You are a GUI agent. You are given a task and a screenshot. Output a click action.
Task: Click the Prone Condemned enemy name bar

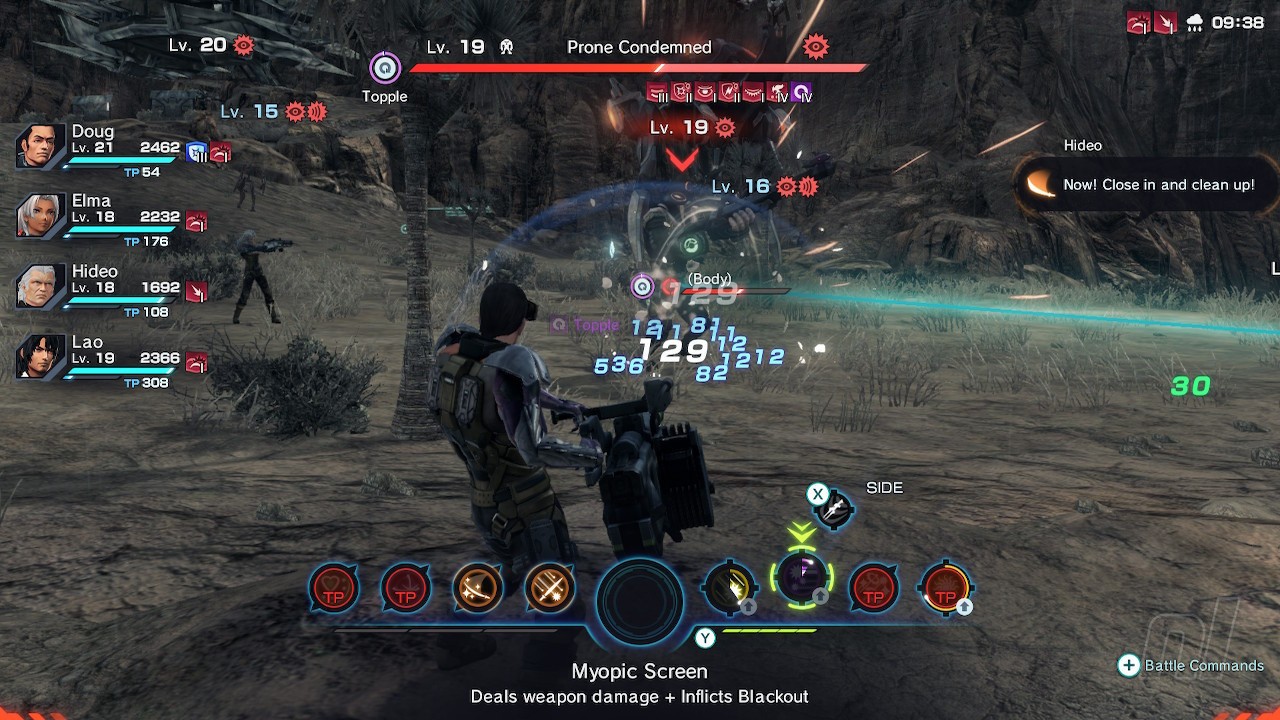[x=638, y=48]
